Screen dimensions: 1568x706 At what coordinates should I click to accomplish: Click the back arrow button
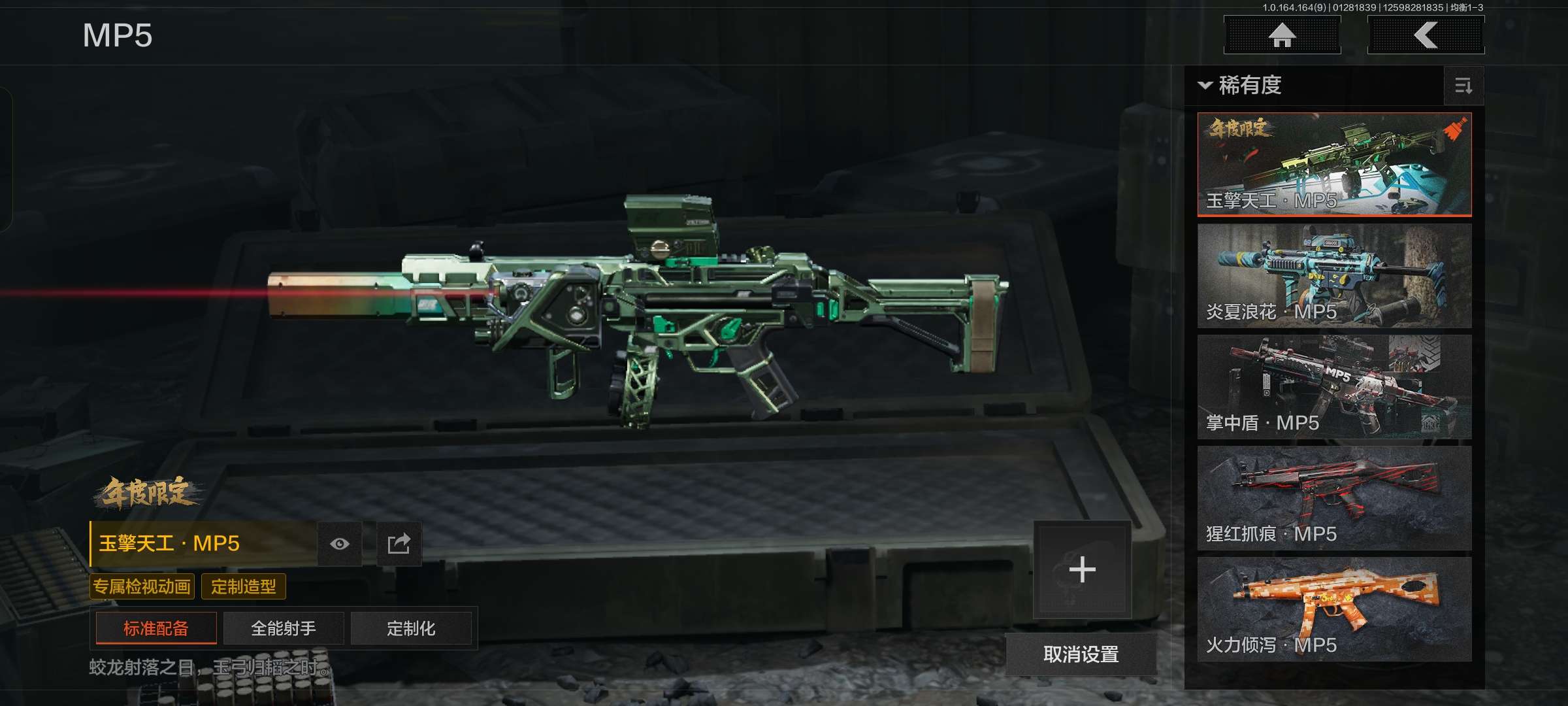[x=1426, y=35]
